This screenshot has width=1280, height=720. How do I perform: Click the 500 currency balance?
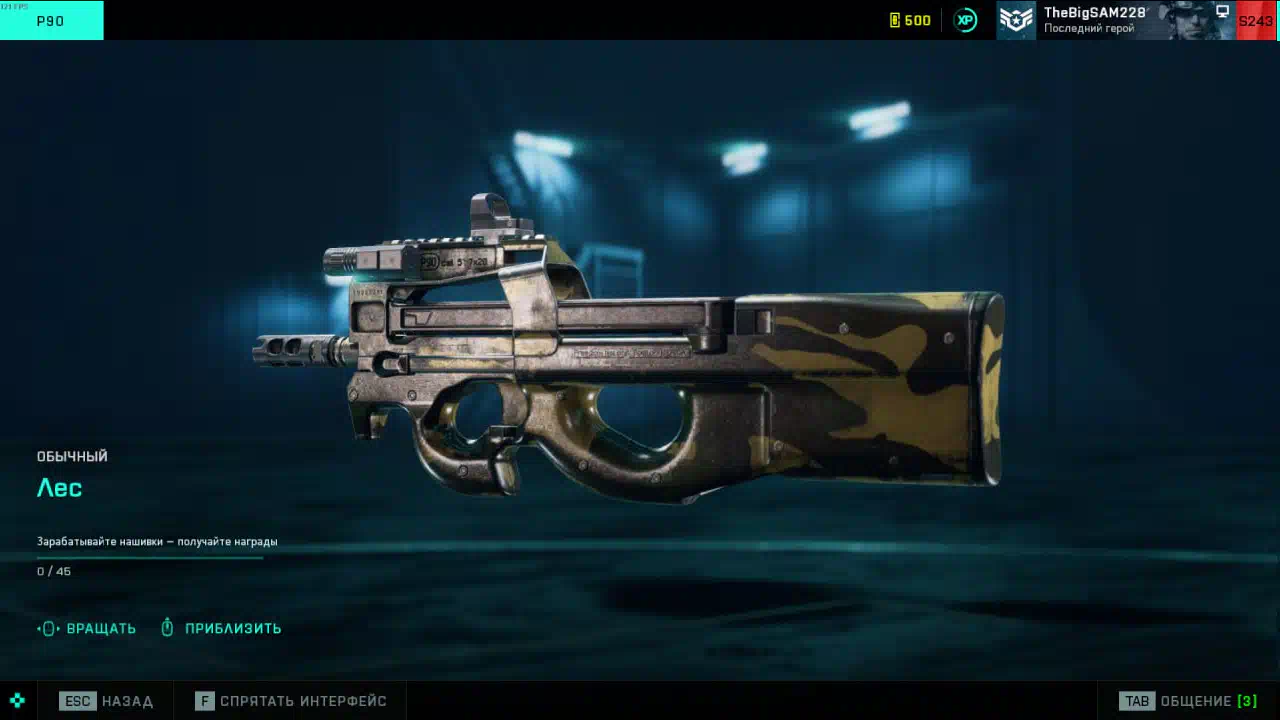[910, 20]
